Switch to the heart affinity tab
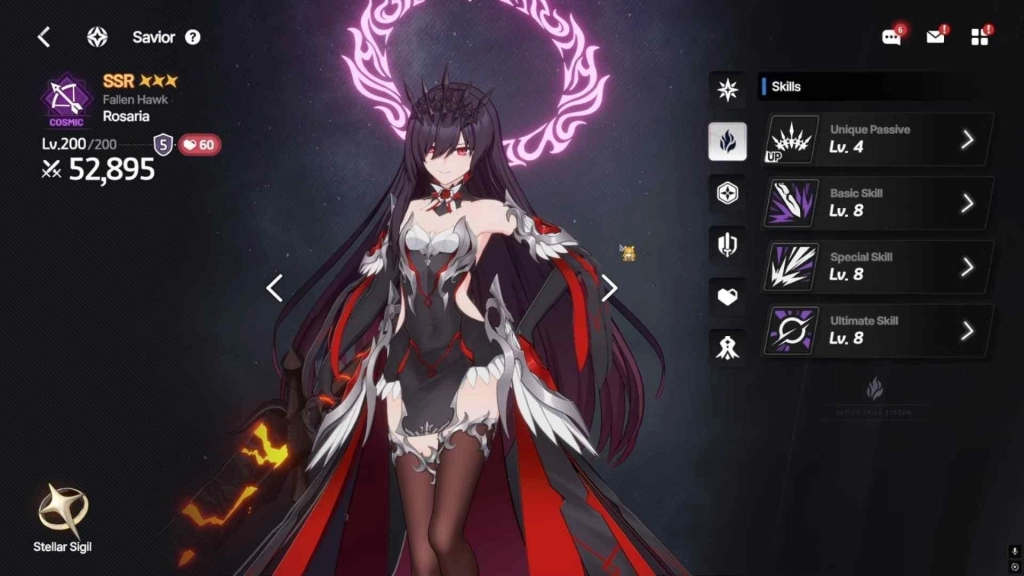Viewport: 1024px width, 576px height. click(728, 296)
